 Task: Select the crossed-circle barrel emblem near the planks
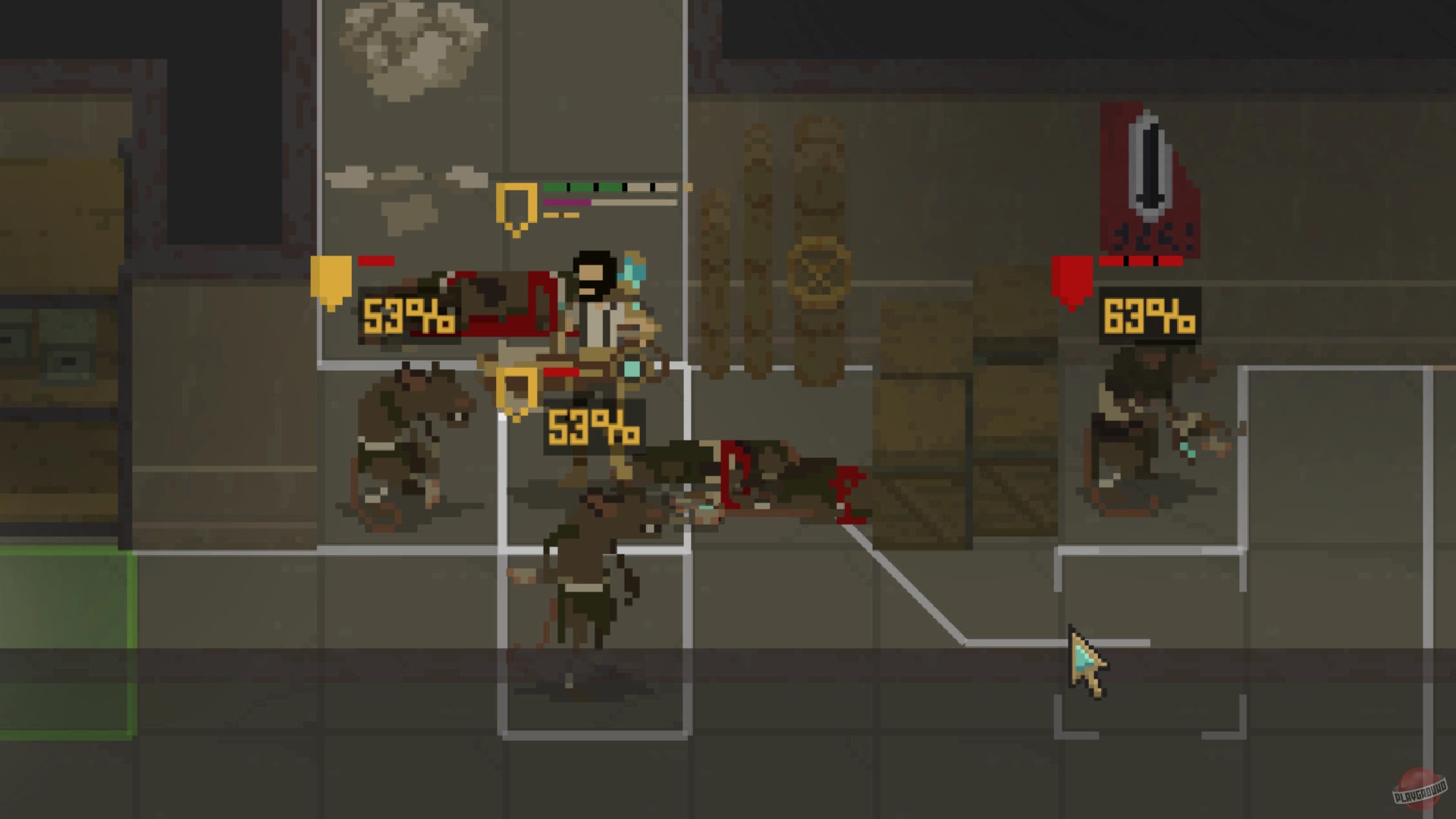tap(817, 268)
